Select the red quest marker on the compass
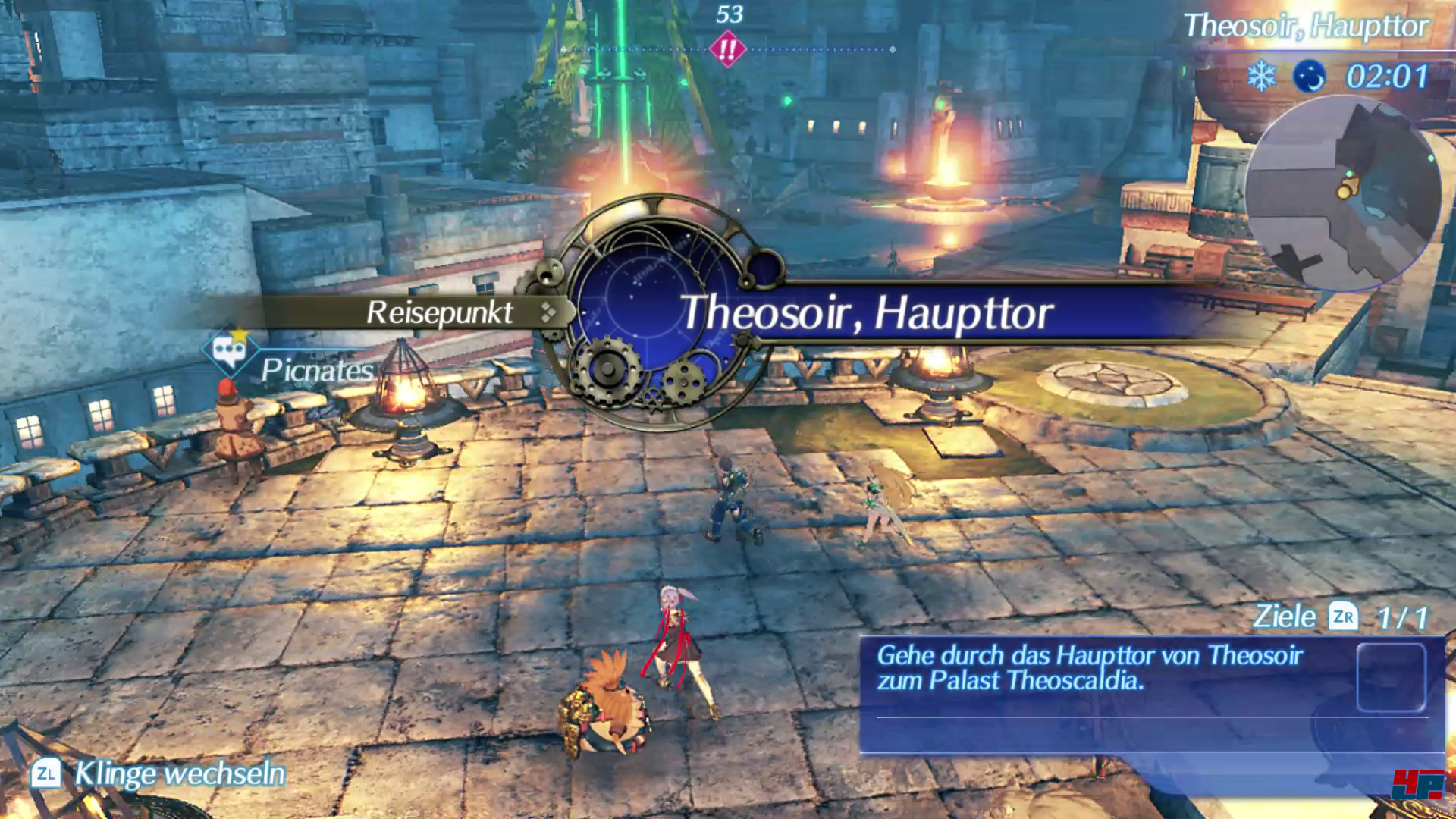This screenshot has height=819, width=1456. coord(727,50)
